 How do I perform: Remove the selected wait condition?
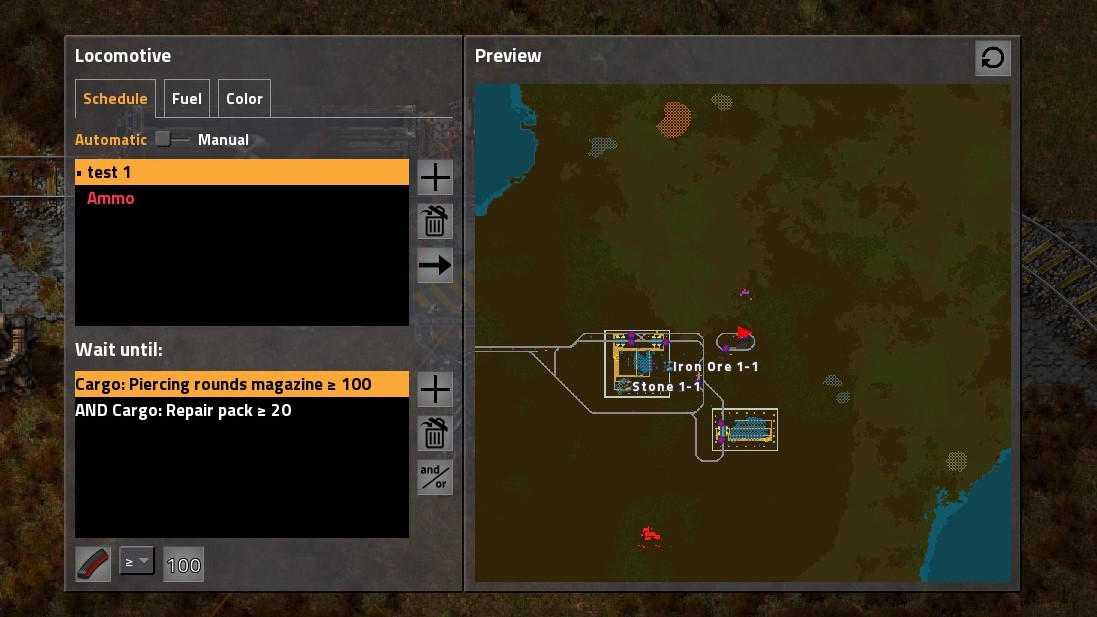click(435, 433)
